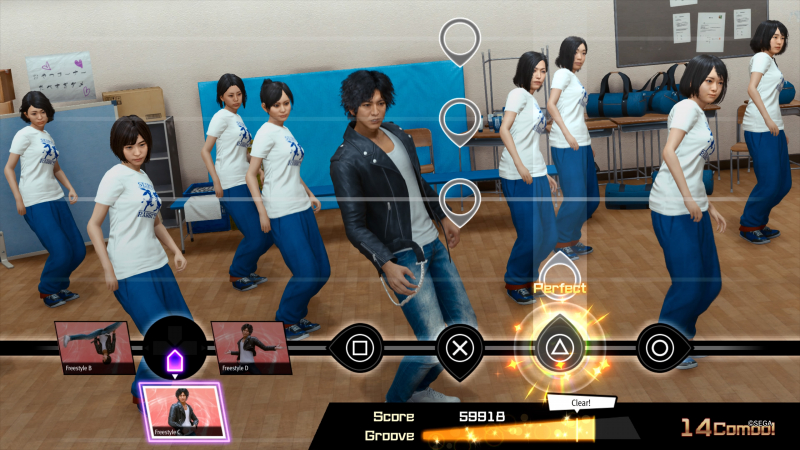Pick the Freestyle D move thumbnail

250,348
